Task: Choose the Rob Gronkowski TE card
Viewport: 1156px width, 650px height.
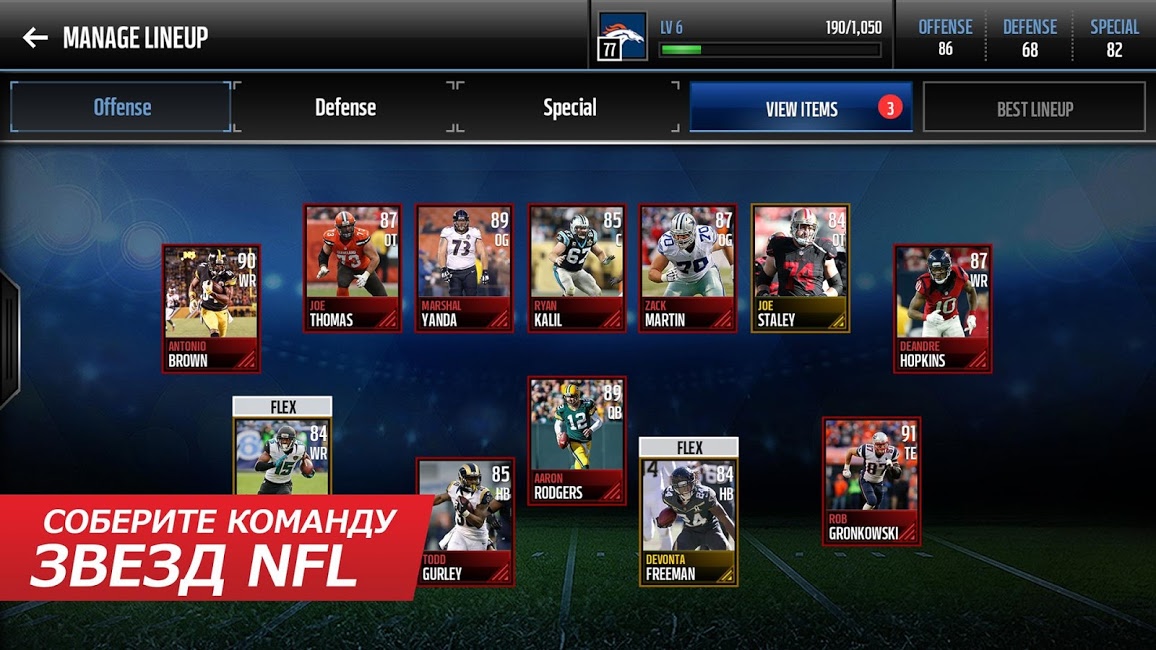Action: [x=871, y=480]
